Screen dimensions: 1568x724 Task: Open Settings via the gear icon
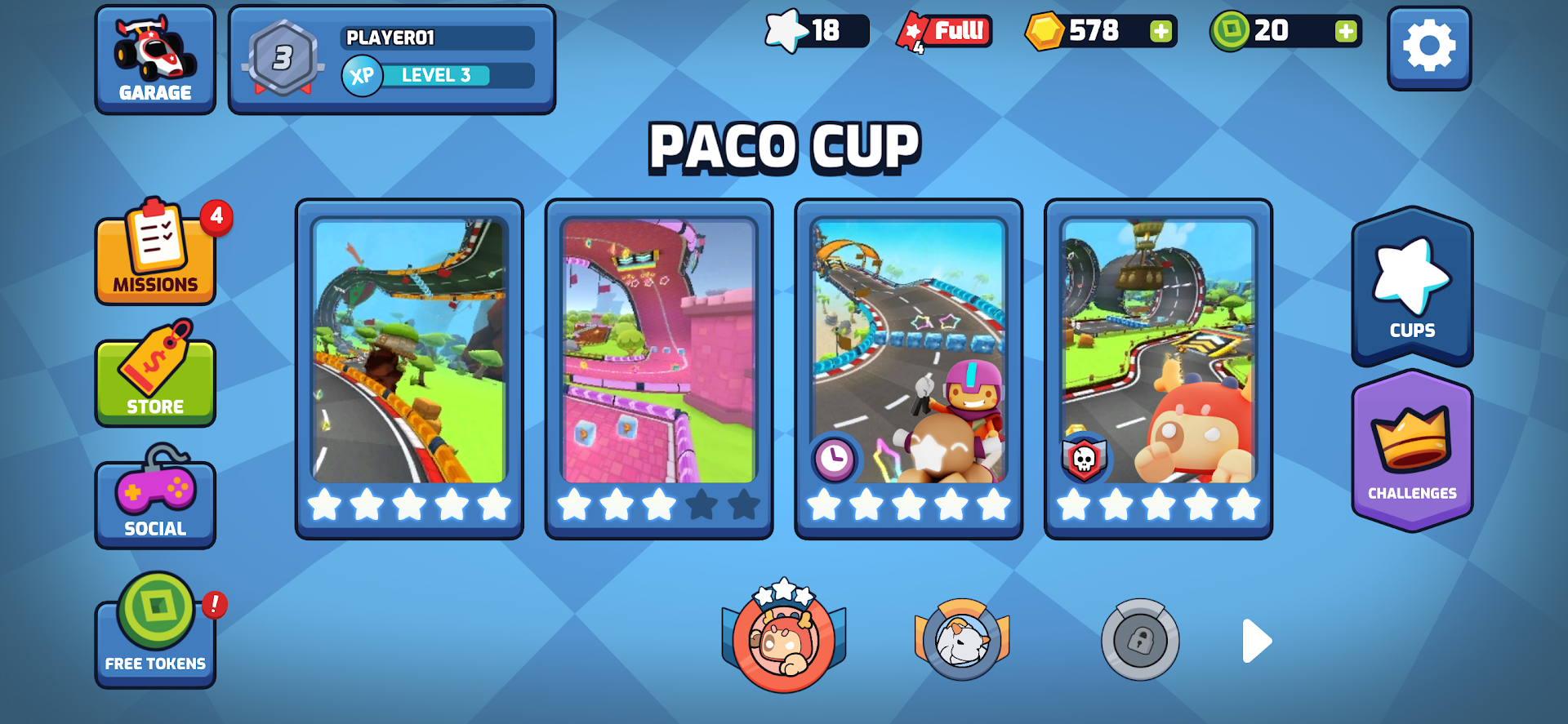point(1429,47)
